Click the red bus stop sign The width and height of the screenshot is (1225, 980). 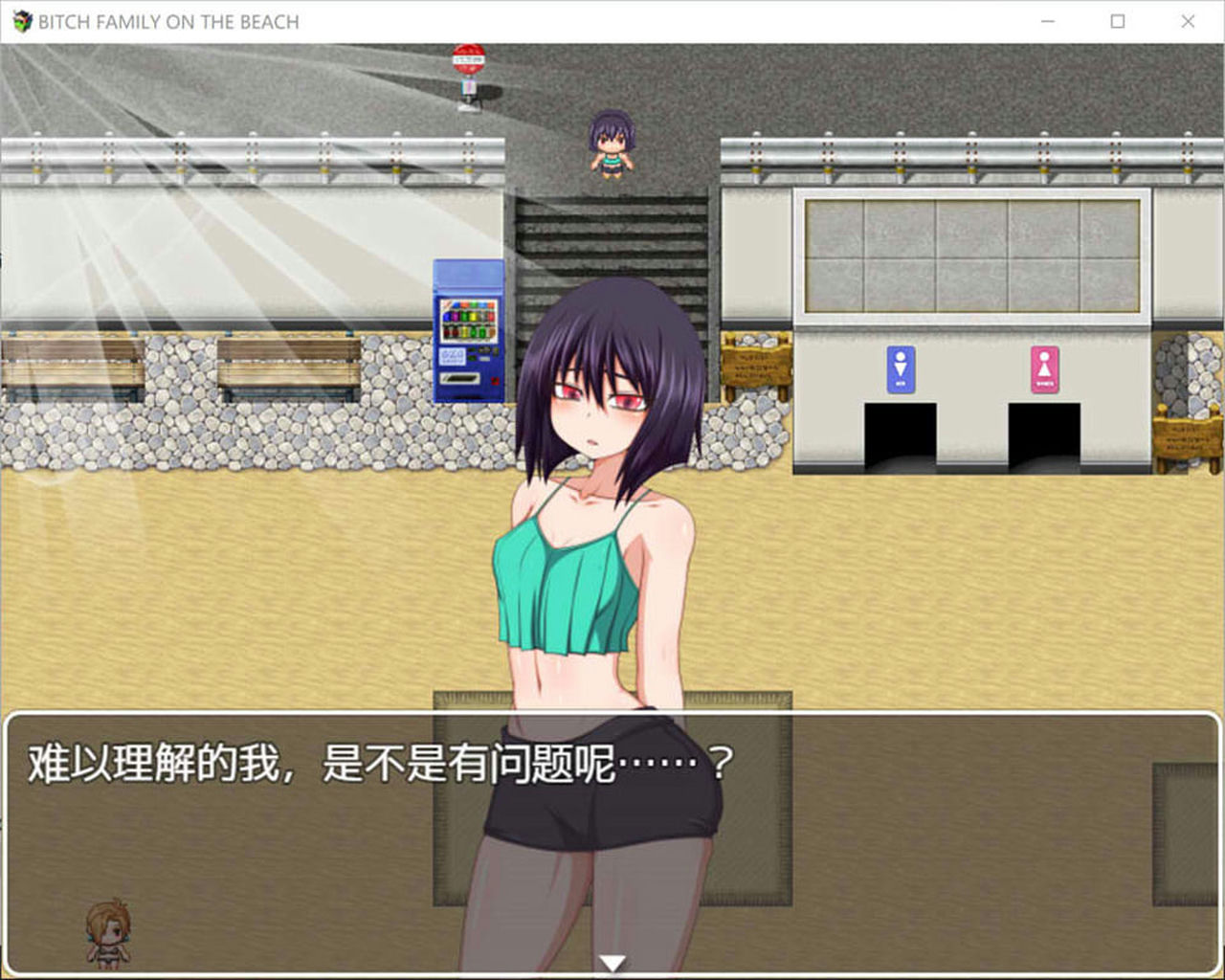pyautogui.click(x=469, y=57)
